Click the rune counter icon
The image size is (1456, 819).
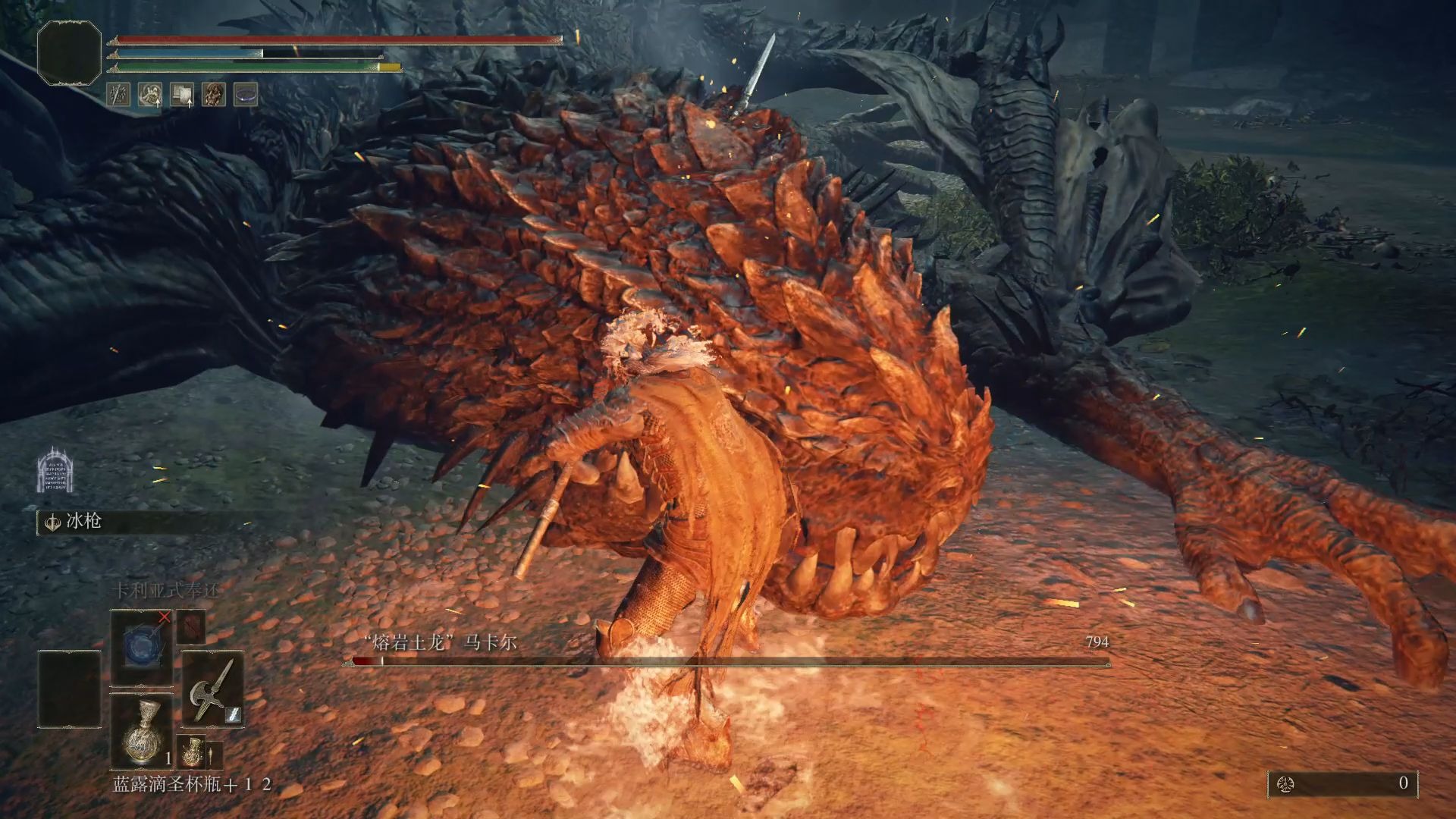[1285, 783]
